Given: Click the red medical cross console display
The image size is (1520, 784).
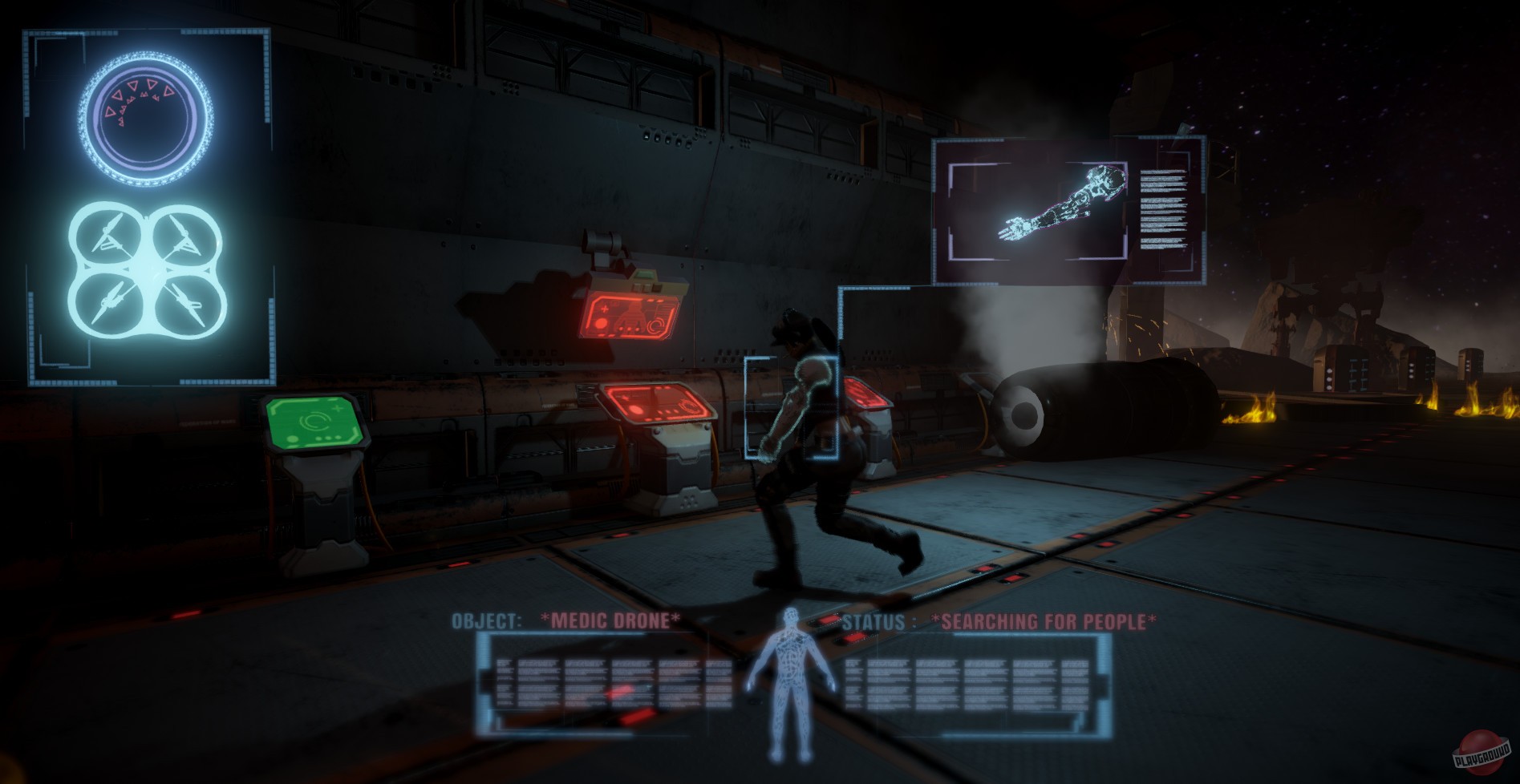Looking at the screenshot, I should [628, 317].
